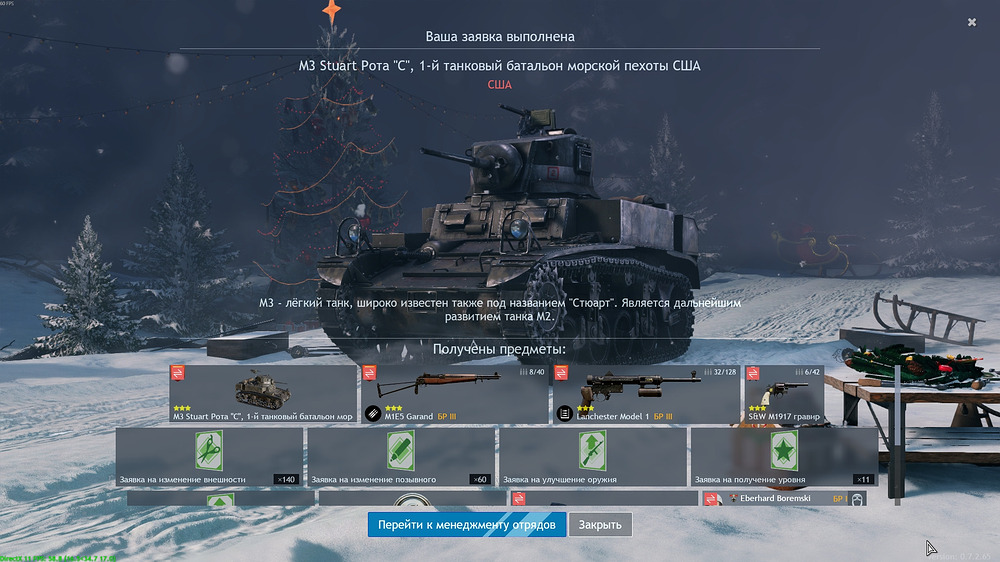This screenshot has width=1000, height=562.
Task: Select the M1E5 Garand rifle reward
Action: [454, 393]
